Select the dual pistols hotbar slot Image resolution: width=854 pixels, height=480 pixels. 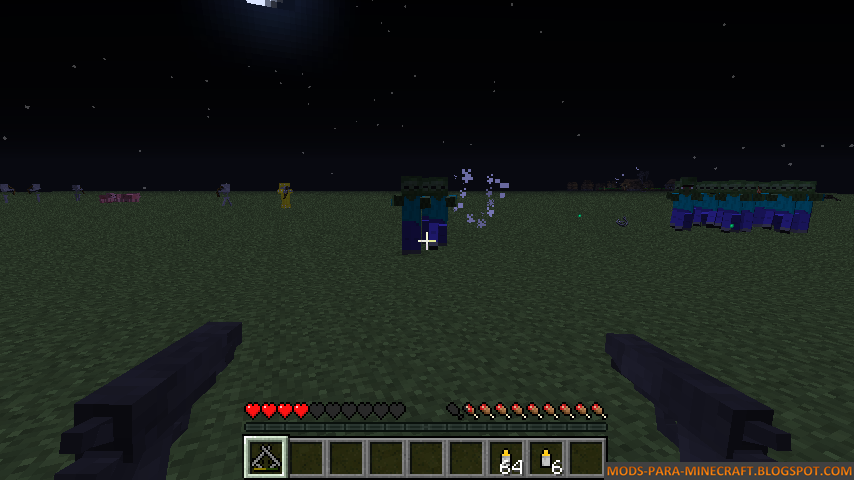(266, 458)
